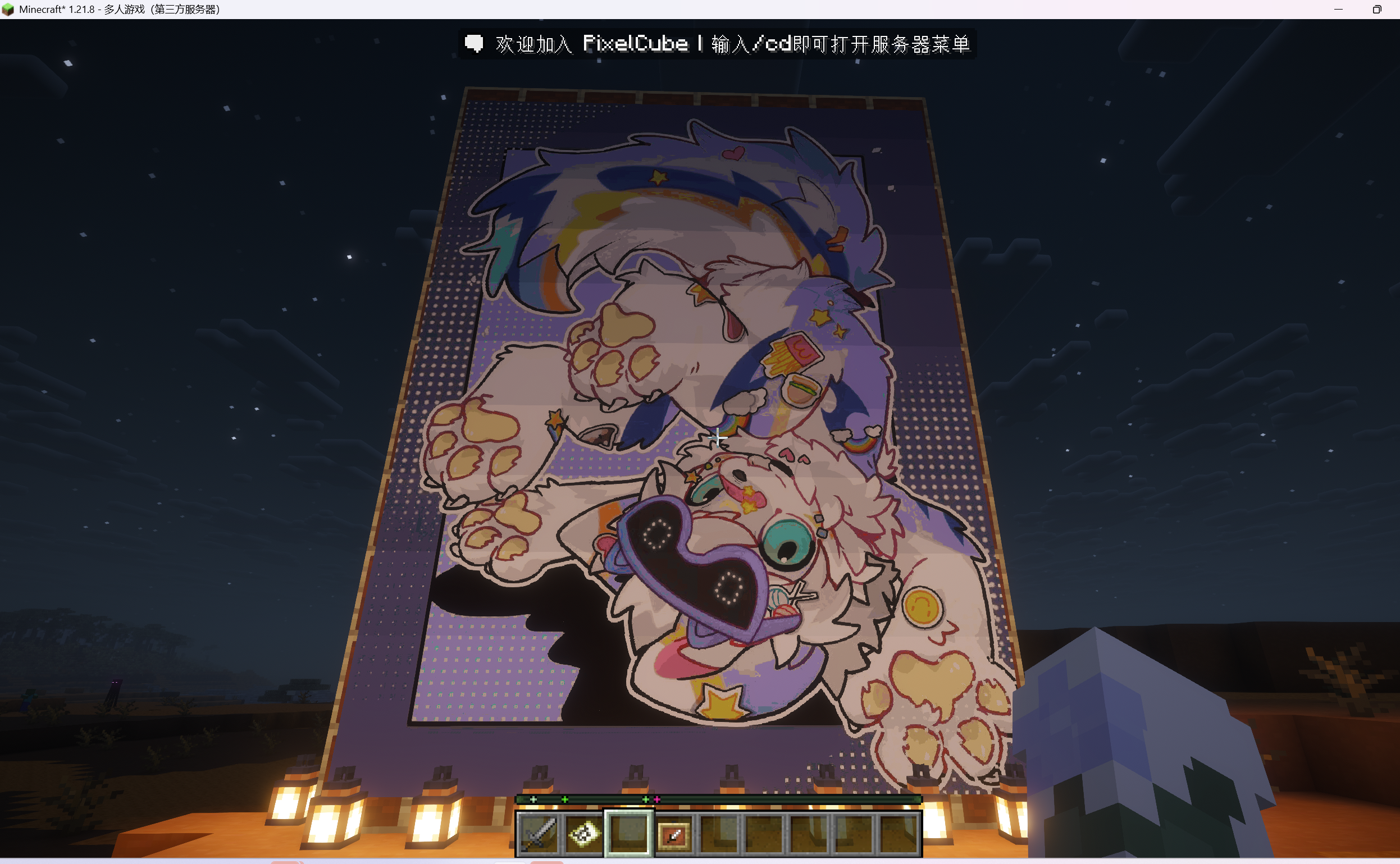Screen dimensions: 1400x864
Task: Select the brush painting item in hotbar slot four
Action: [x=674, y=834]
